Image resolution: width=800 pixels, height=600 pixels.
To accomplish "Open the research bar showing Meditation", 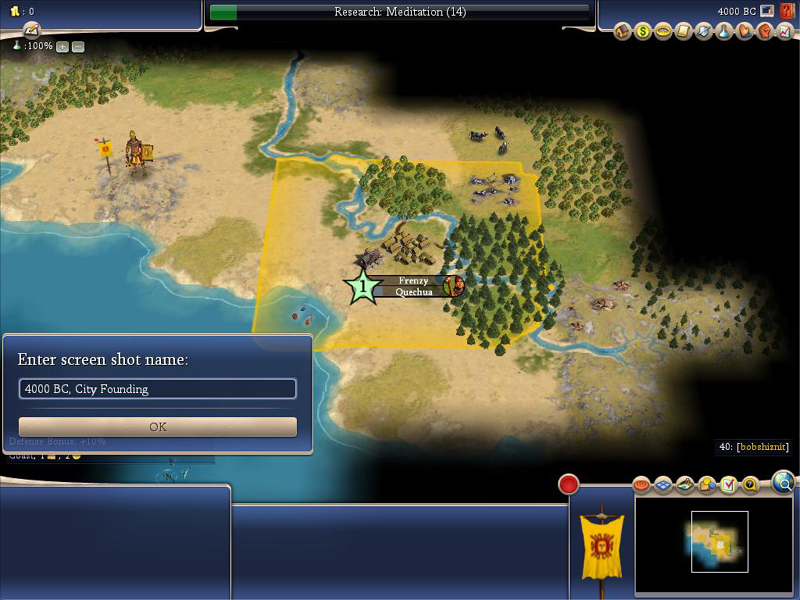I will (399, 12).
